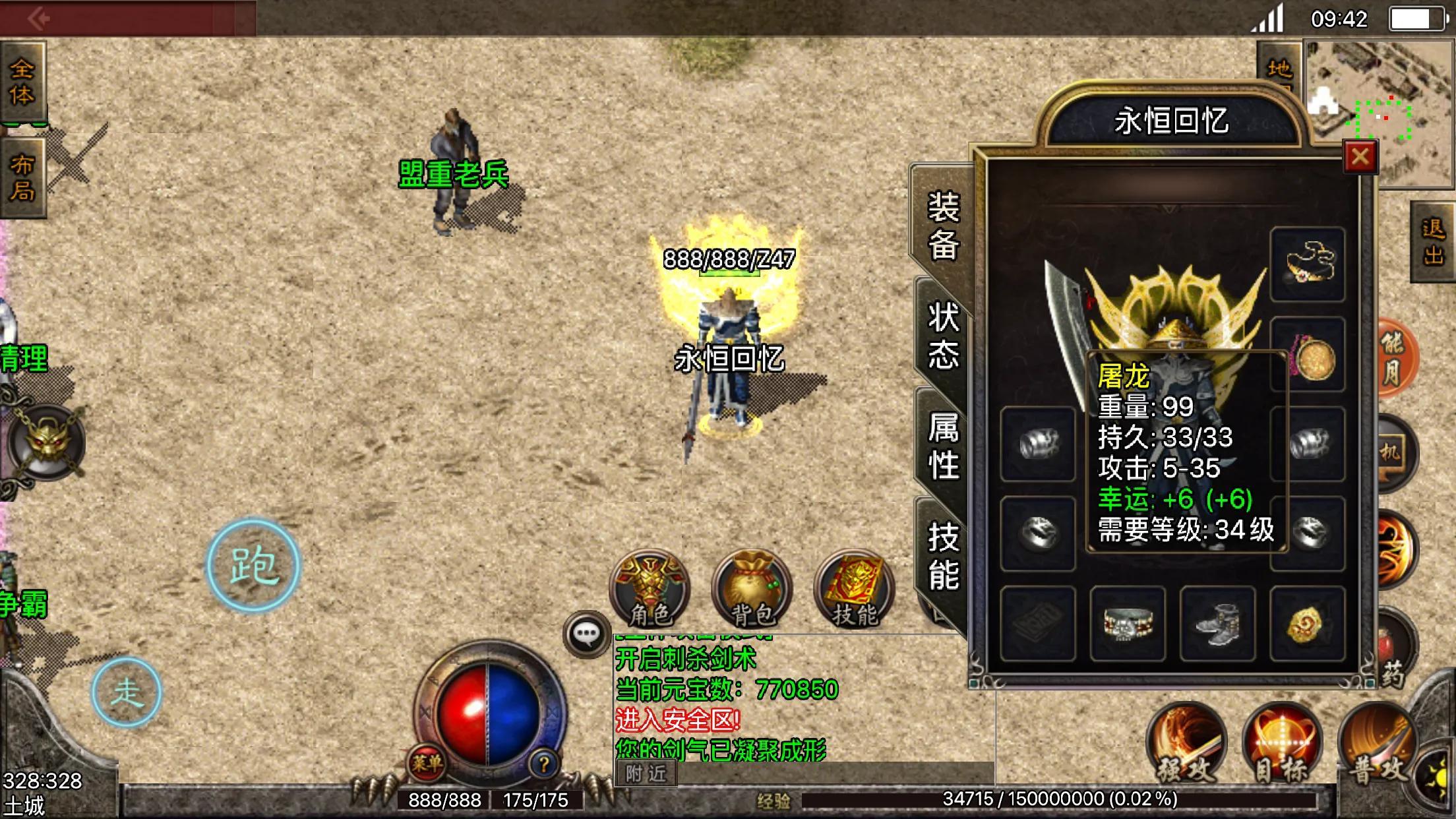Screen dimensions: 1456x819
Task: Use the 普攻 normal attack
Action: [x=1376, y=745]
